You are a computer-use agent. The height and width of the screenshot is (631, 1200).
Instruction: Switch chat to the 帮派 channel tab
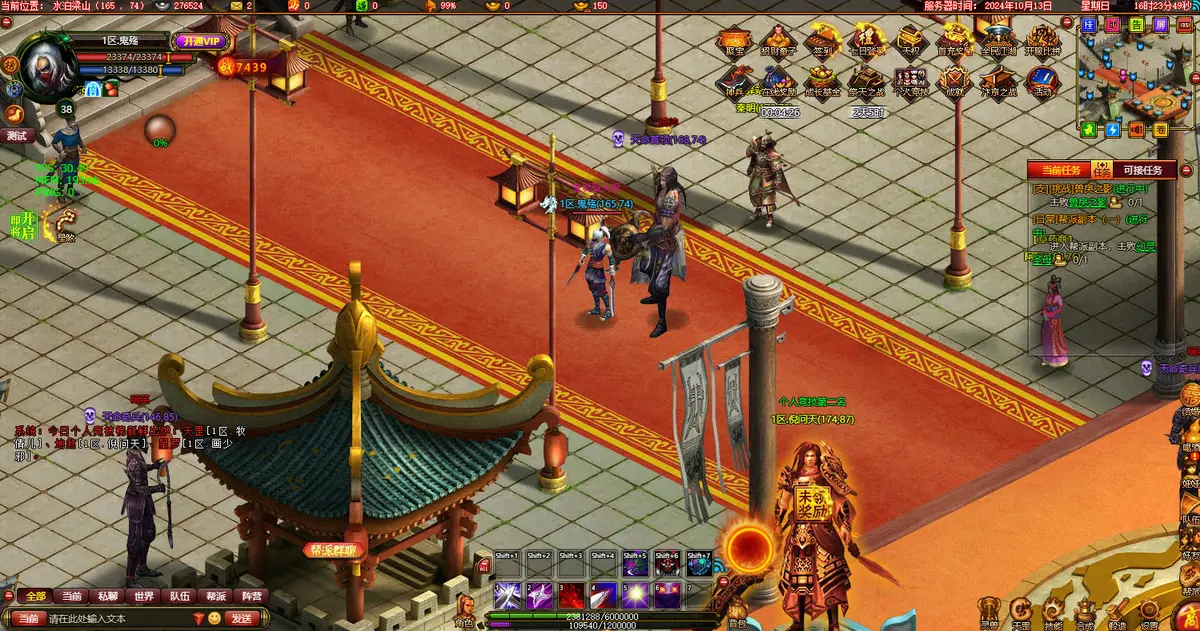(215, 597)
